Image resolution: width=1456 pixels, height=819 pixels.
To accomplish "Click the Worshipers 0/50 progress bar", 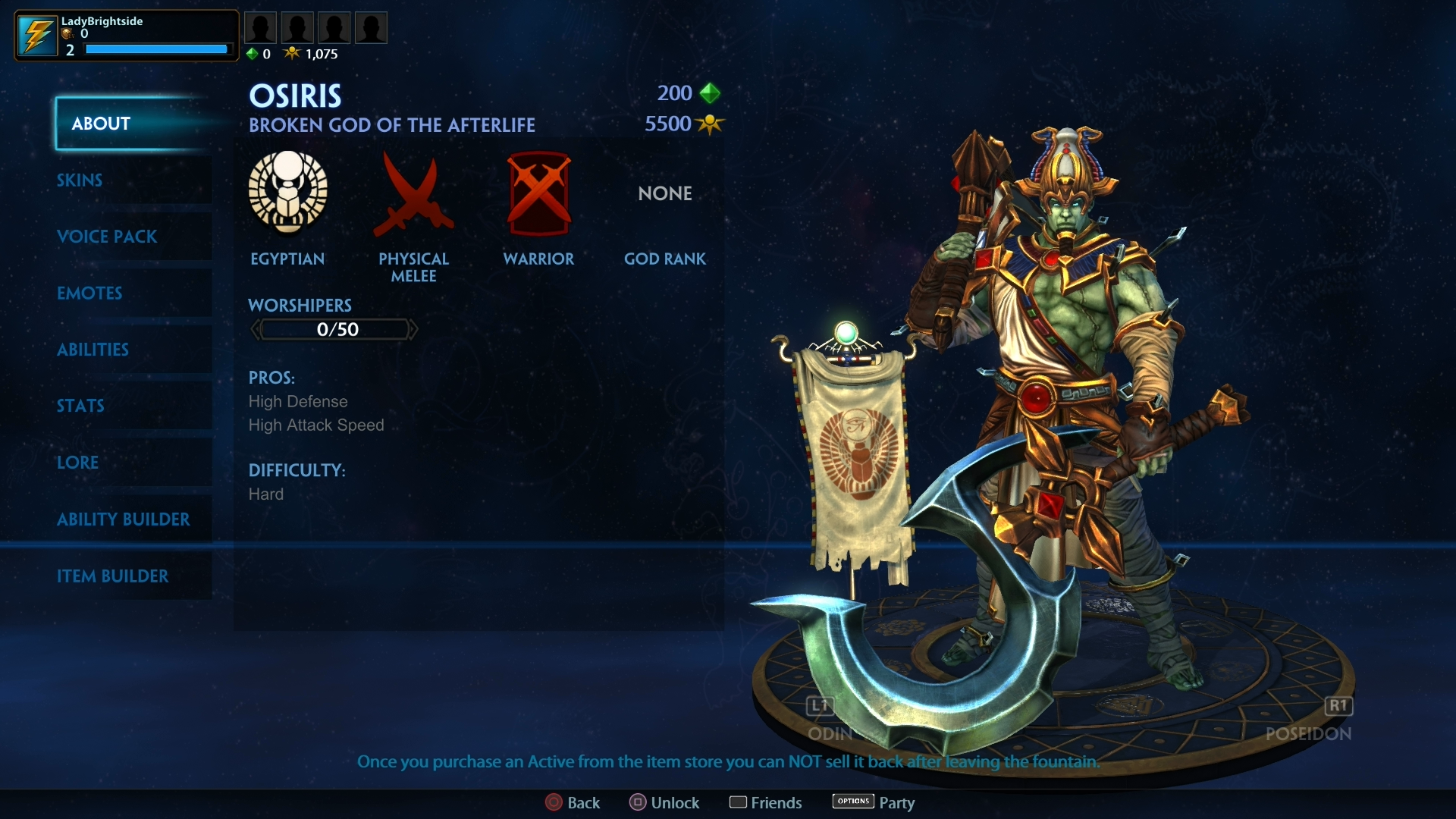I will [334, 329].
